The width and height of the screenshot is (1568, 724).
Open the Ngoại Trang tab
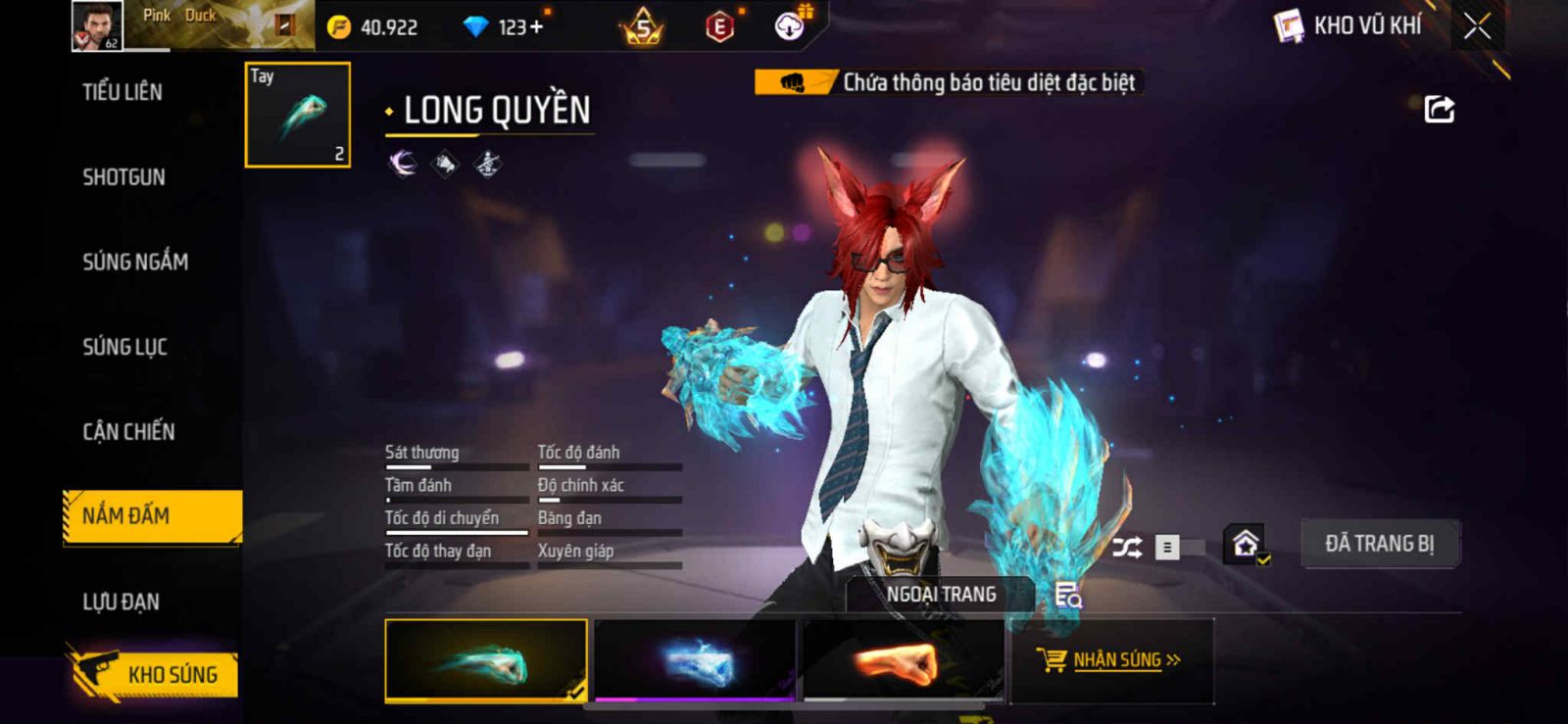(x=941, y=594)
